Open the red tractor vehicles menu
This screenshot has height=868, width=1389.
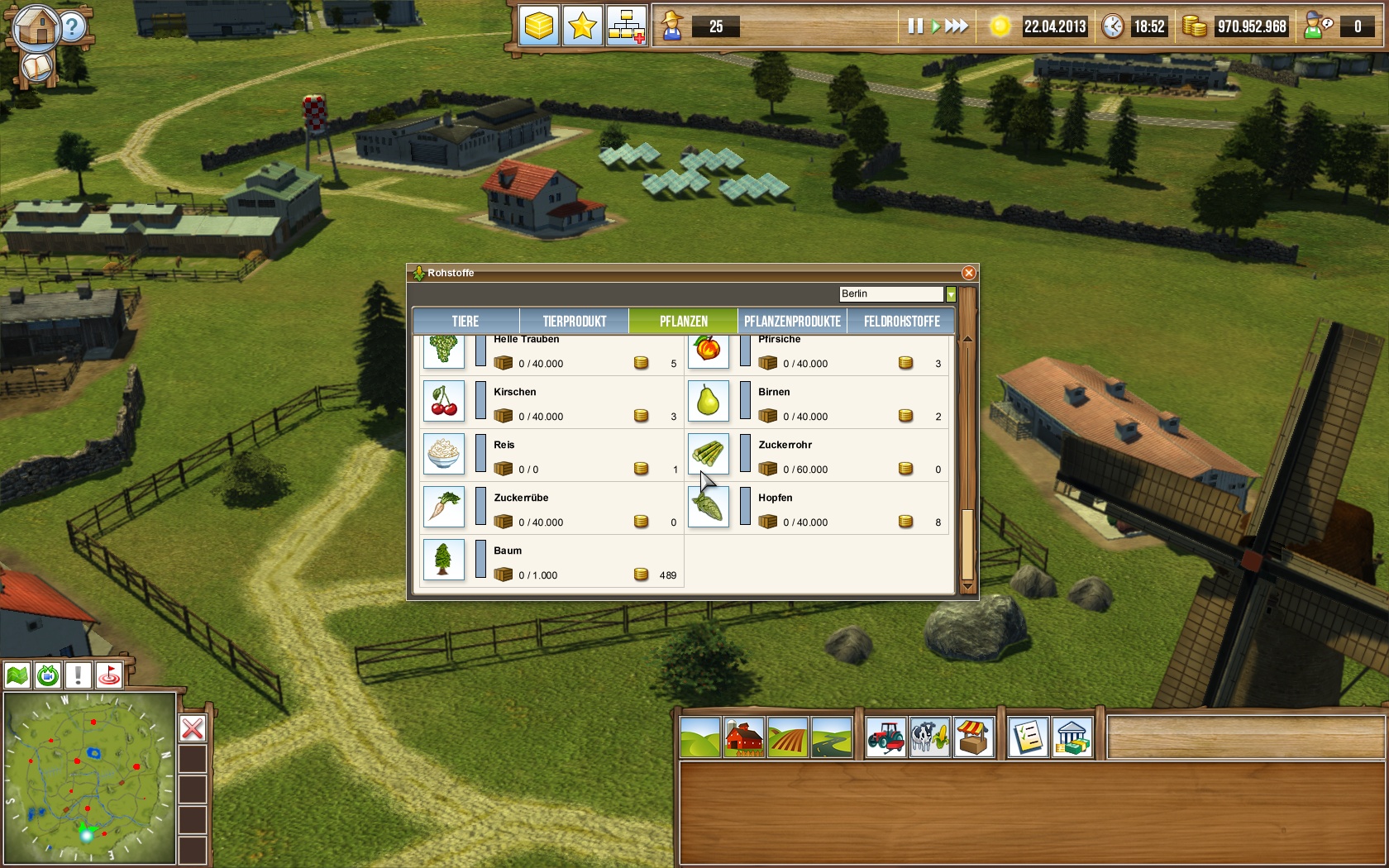click(885, 737)
